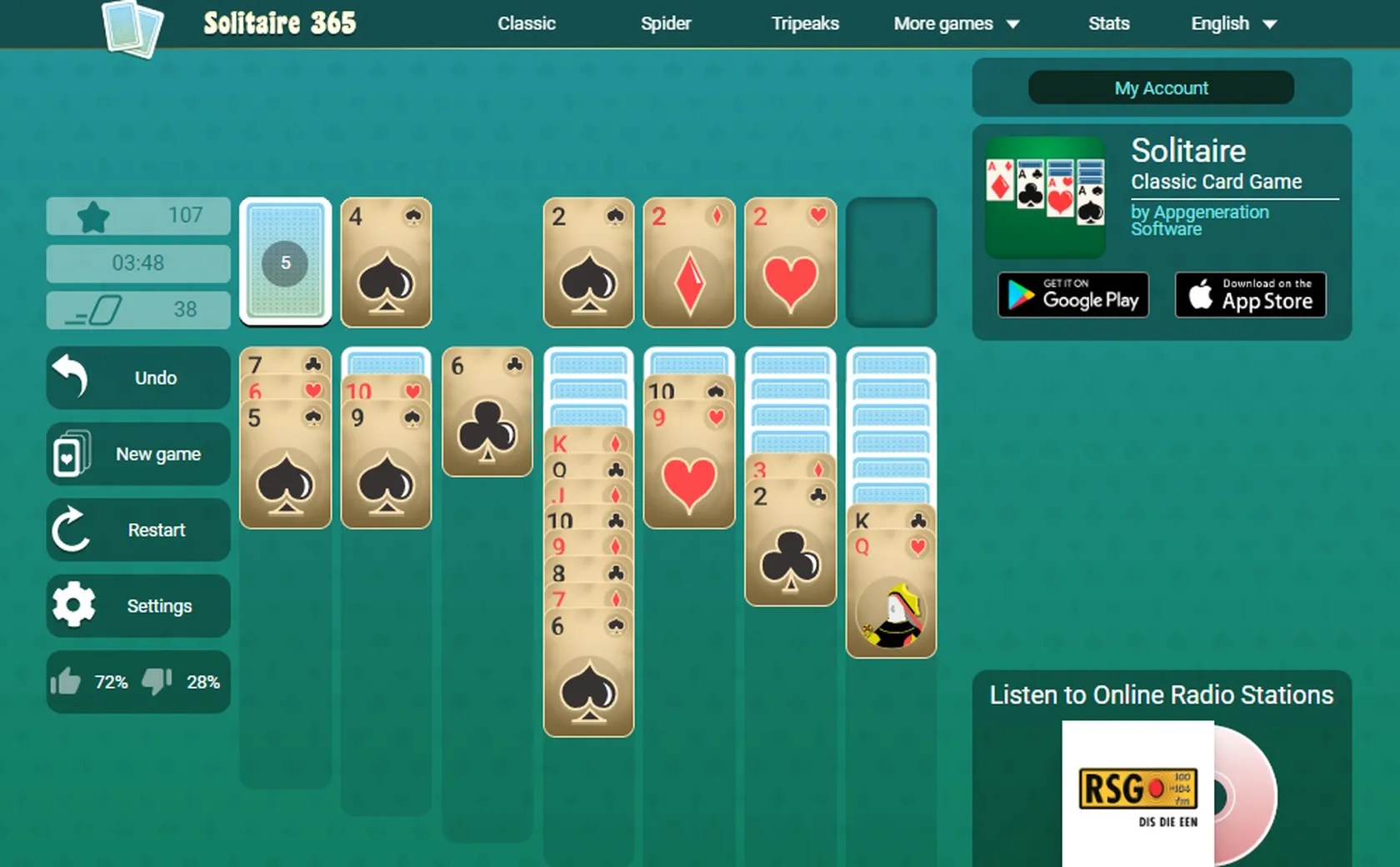1400x867 pixels.
Task: Switch to Spider solitaire
Action: coord(665,23)
